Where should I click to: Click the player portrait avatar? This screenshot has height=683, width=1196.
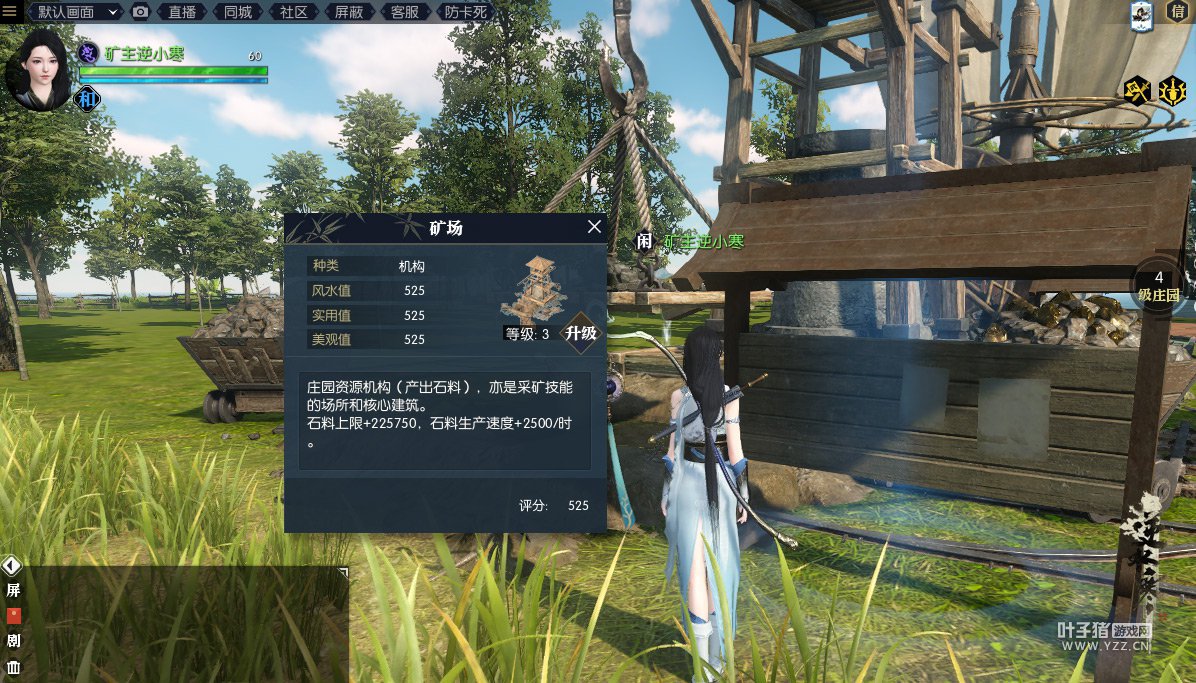(x=38, y=68)
